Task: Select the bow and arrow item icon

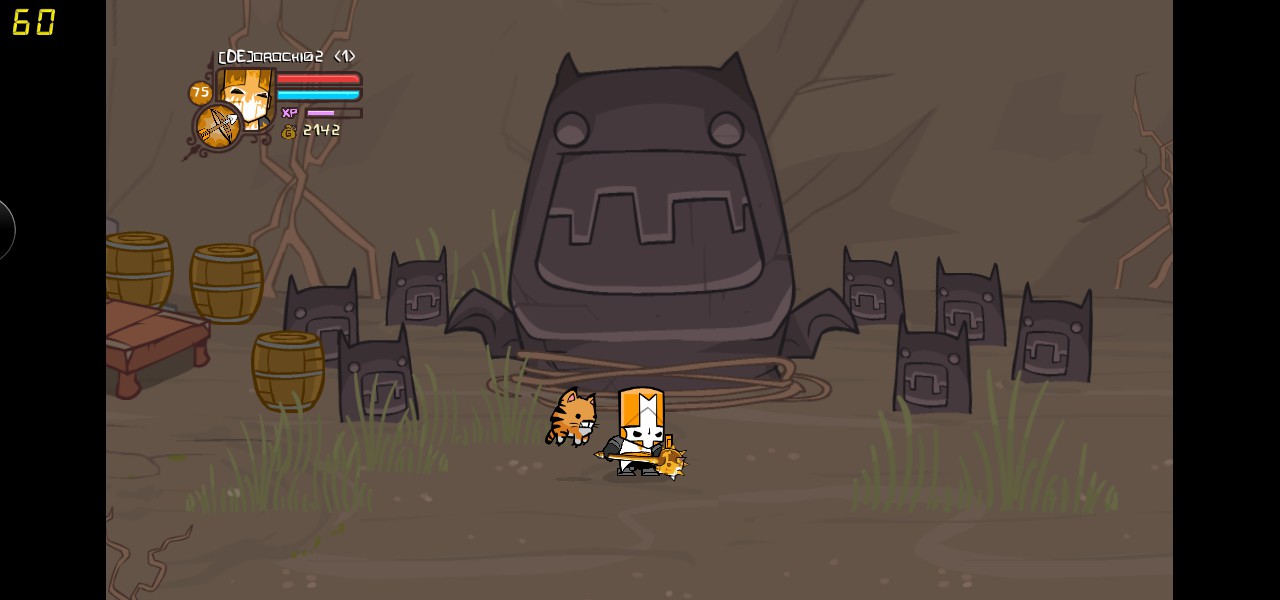Action: click(217, 127)
